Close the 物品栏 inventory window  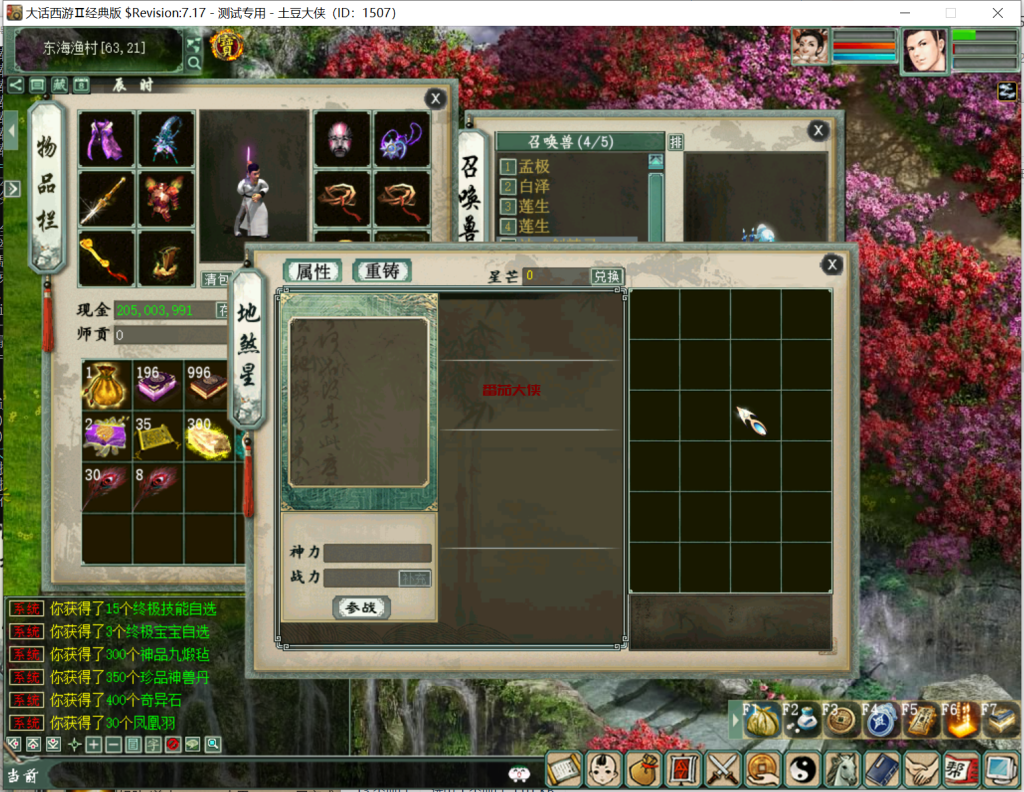coord(435,98)
